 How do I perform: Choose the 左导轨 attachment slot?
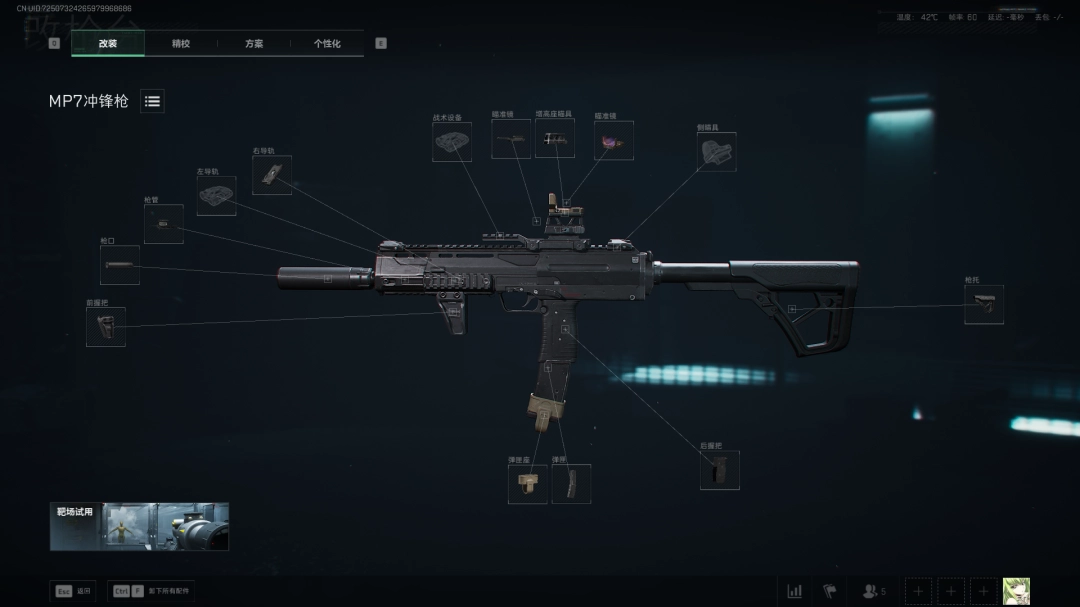point(216,196)
